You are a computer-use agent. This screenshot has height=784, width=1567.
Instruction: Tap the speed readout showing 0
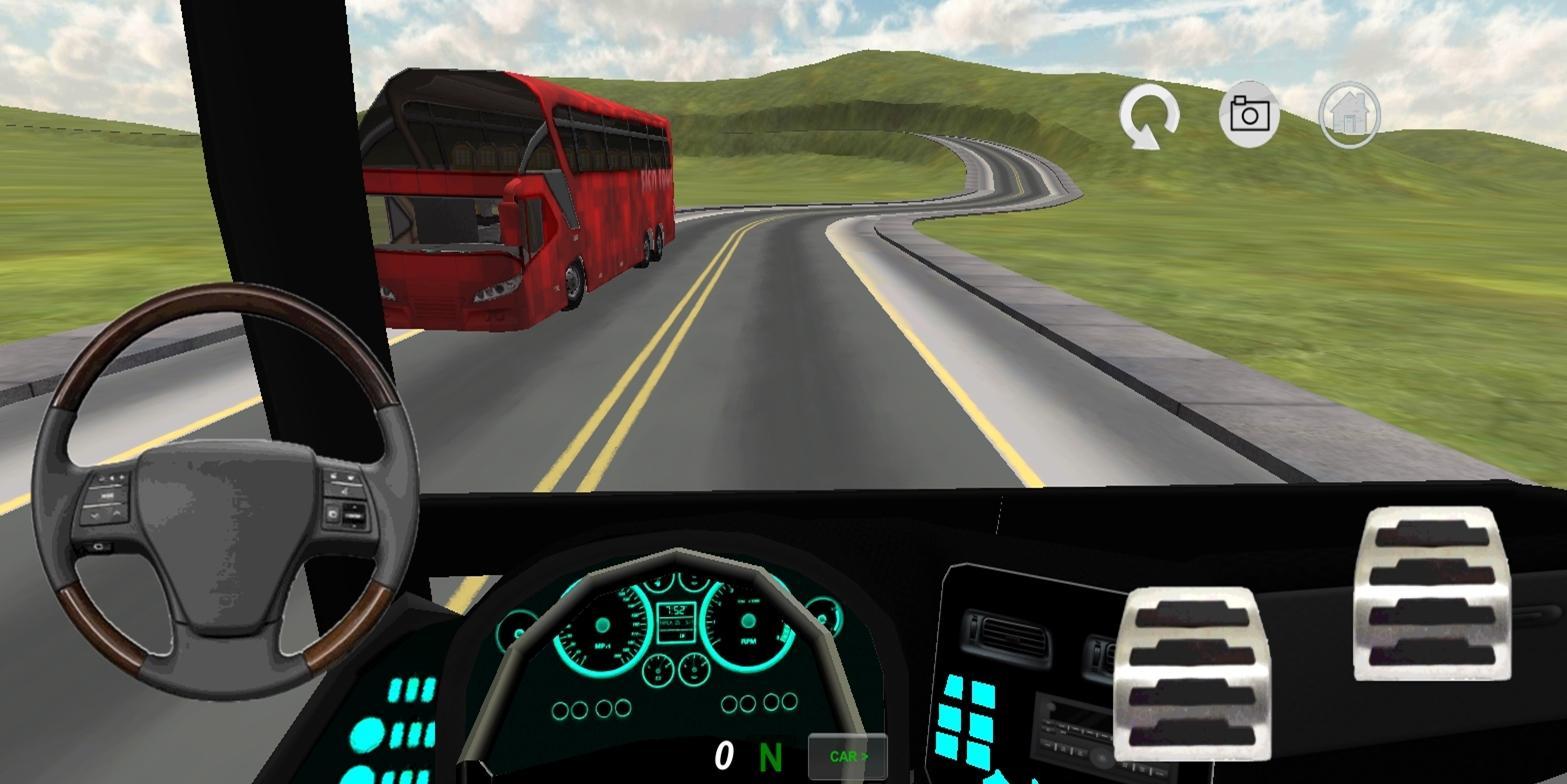point(722,756)
